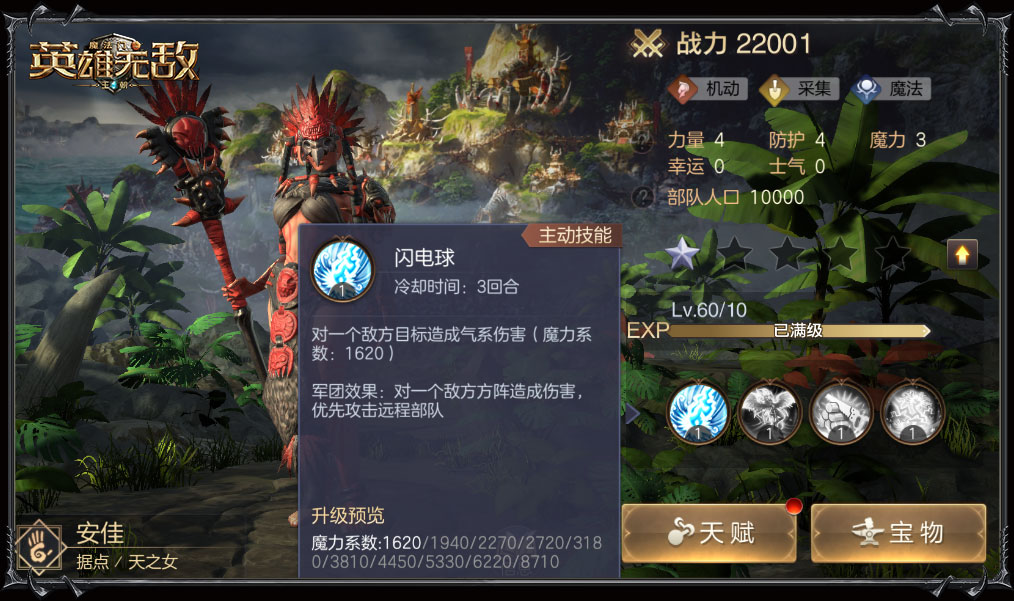Click the yellow star upgrade arrow button
The height and width of the screenshot is (601, 1014).
962,255
